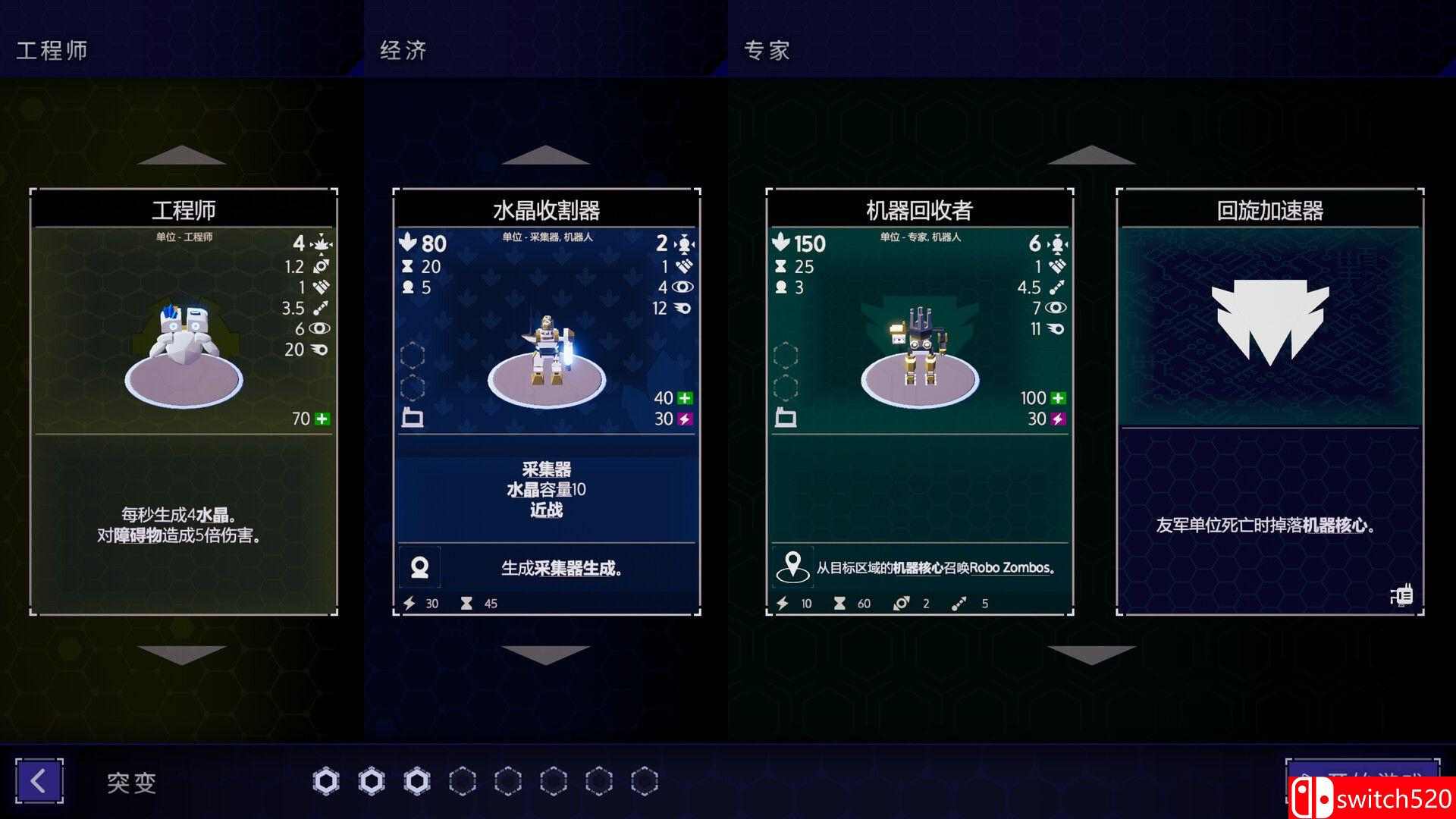The width and height of the screenshot is (1456, 819).
Task: Expand the up arrow above the 工程师 card
Action: (182, 155)
